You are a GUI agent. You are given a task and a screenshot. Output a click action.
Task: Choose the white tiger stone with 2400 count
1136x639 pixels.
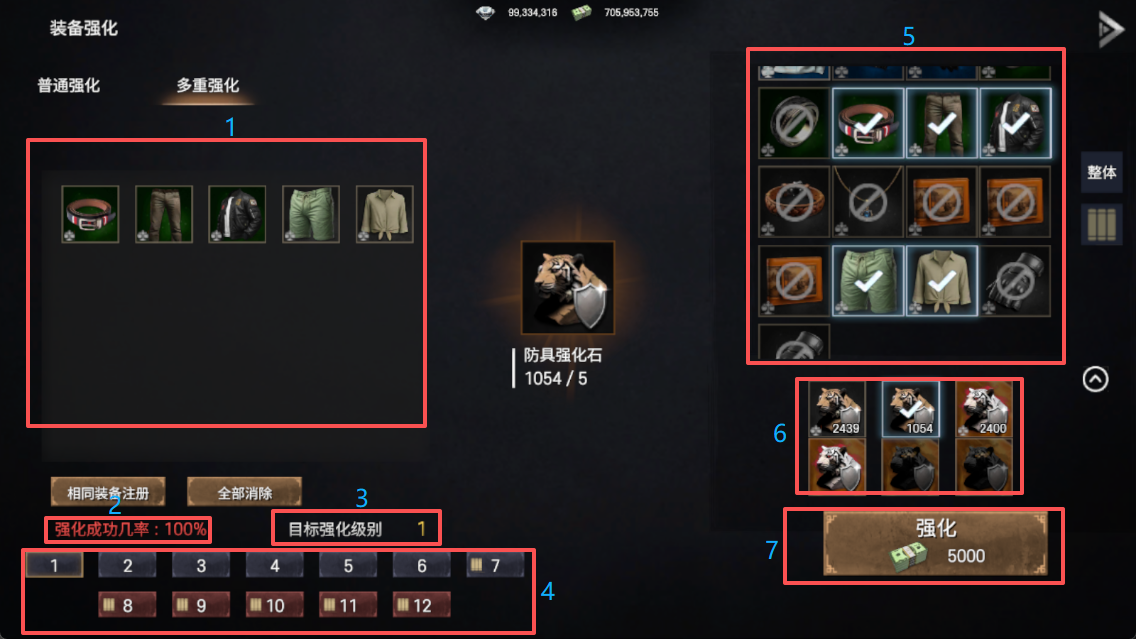(x=983, y=406)
